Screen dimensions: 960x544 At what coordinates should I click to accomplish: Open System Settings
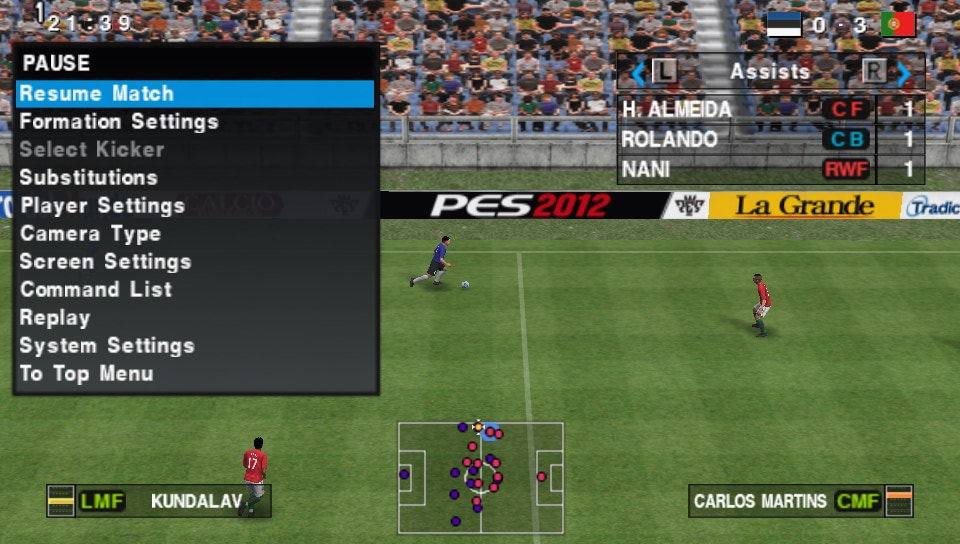click(x=107, y=346)
